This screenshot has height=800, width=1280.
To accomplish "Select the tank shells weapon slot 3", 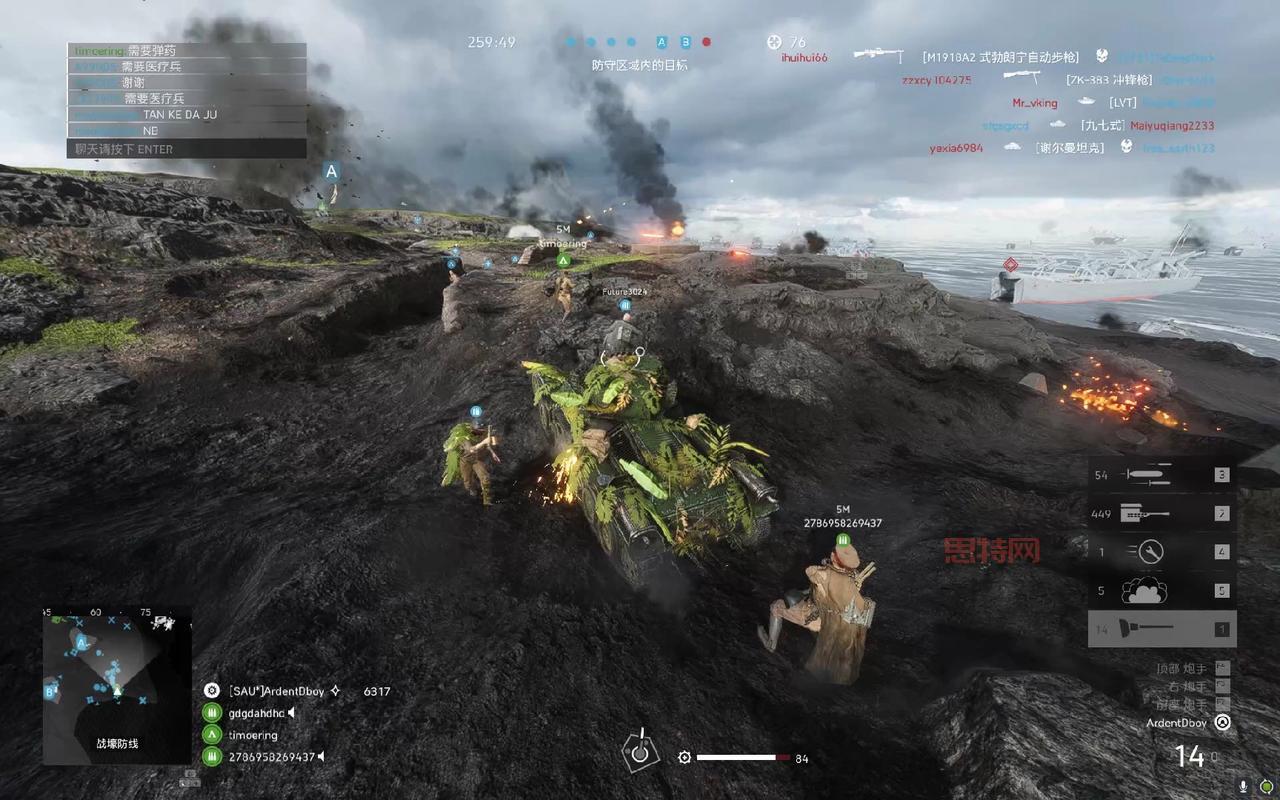I will (1162, 475).
